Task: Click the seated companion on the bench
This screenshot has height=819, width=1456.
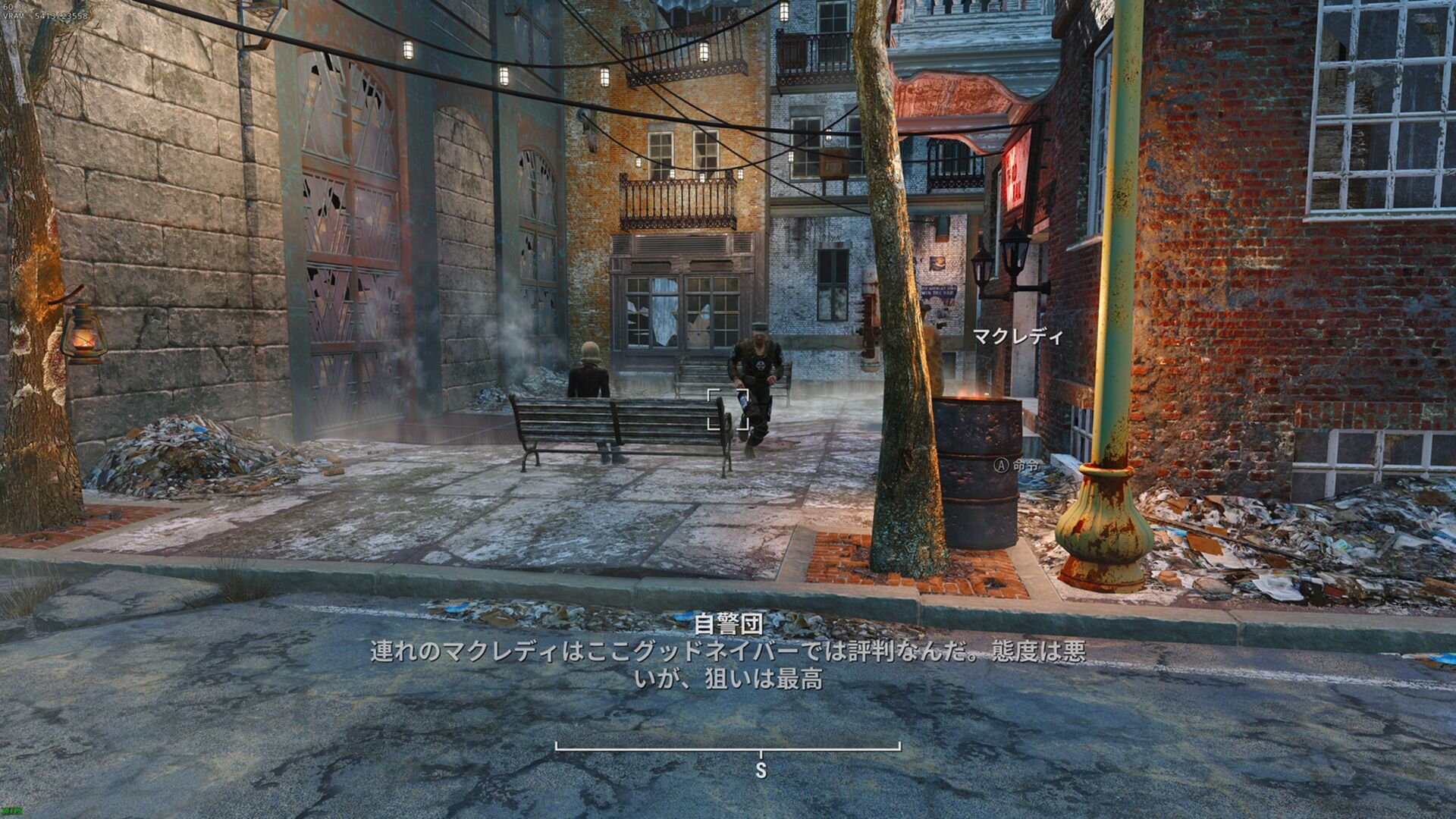Action: coord(588,379)
